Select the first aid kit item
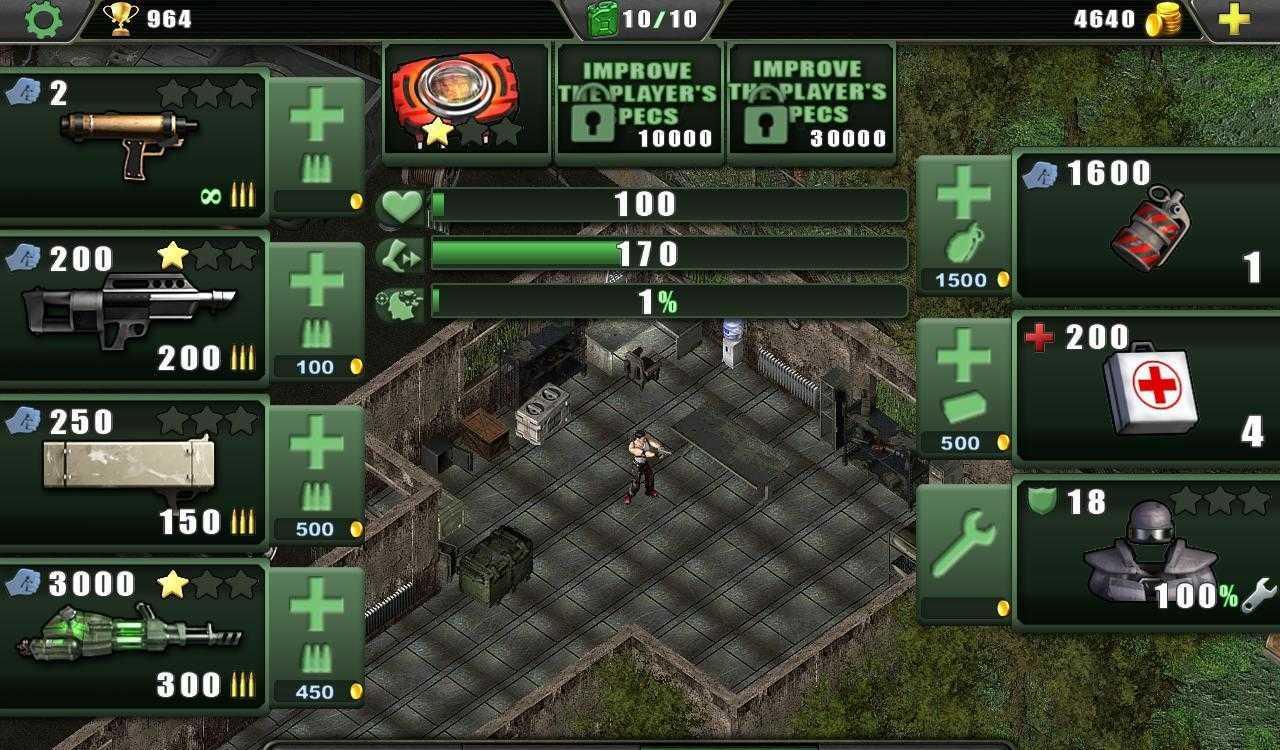Image resolution: width=1280 pixels, height=750 pixels. point(1146,388)
